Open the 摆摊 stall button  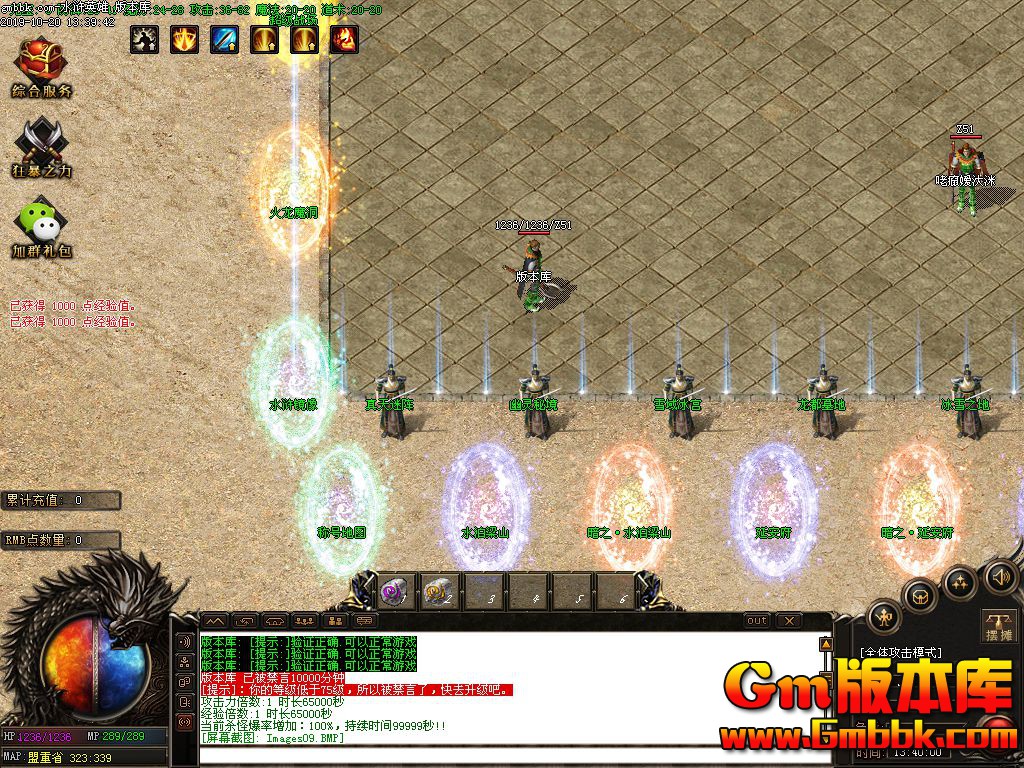999,624
